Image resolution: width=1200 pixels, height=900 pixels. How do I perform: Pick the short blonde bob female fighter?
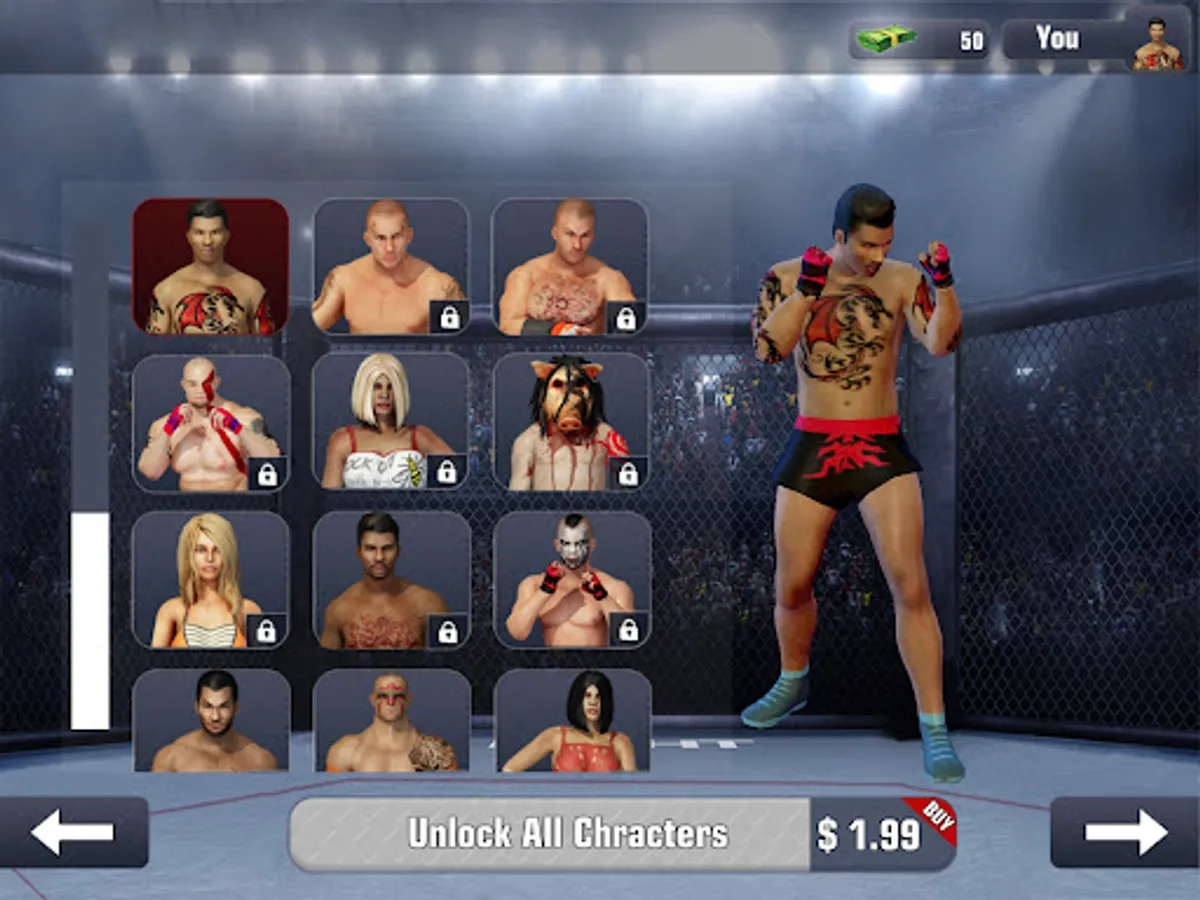click(390, 422)
